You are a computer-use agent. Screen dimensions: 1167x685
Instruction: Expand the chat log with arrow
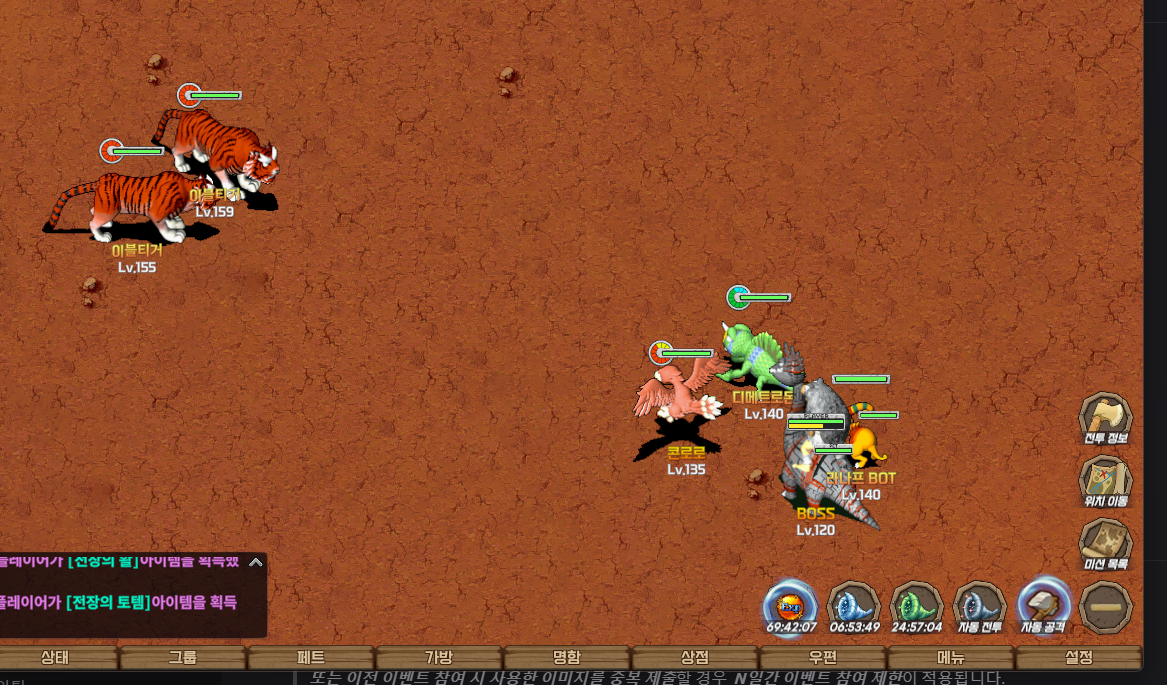pyautogui.click(x=256, y=562)
